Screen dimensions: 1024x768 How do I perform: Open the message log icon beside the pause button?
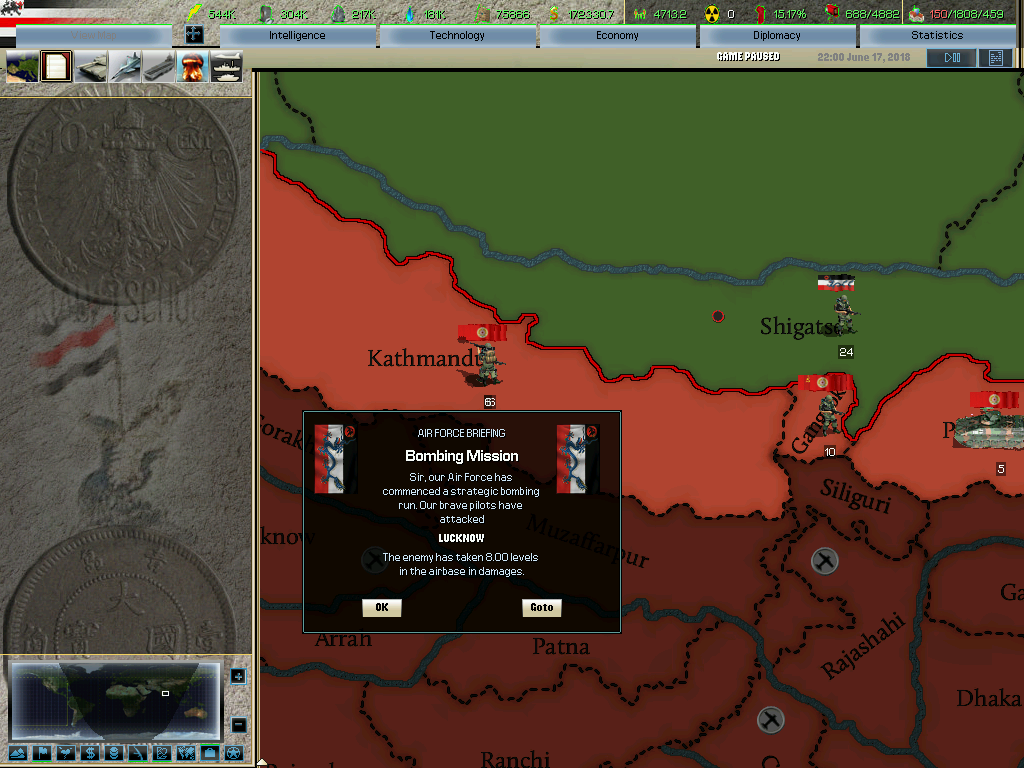(x=995, y=58)
